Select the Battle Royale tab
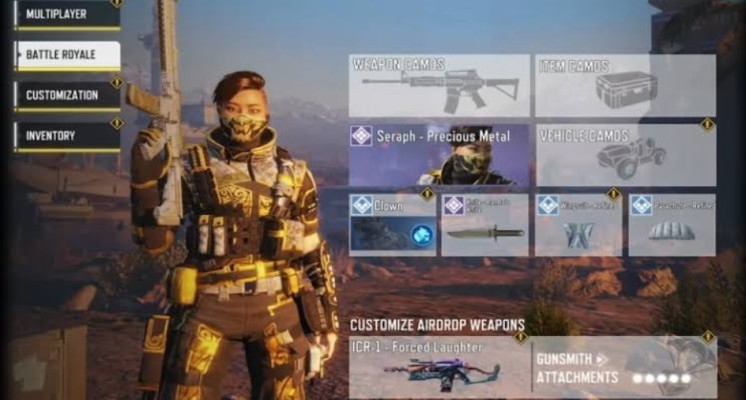Viewport: 746px width, 400px height. coord(66,55)
